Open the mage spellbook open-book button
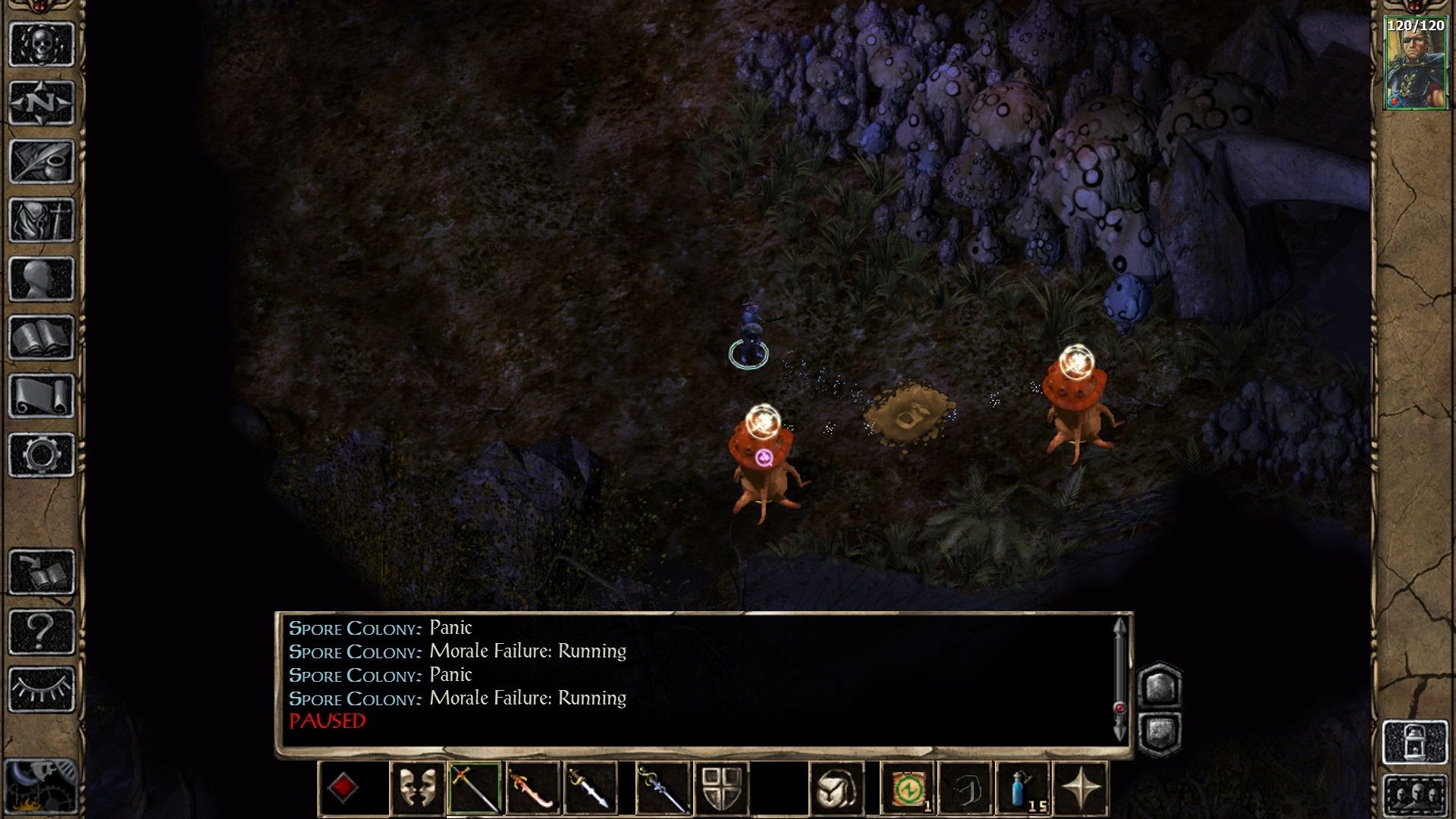This screenshot has width=1456, height=819. click(x=42, y=337)
